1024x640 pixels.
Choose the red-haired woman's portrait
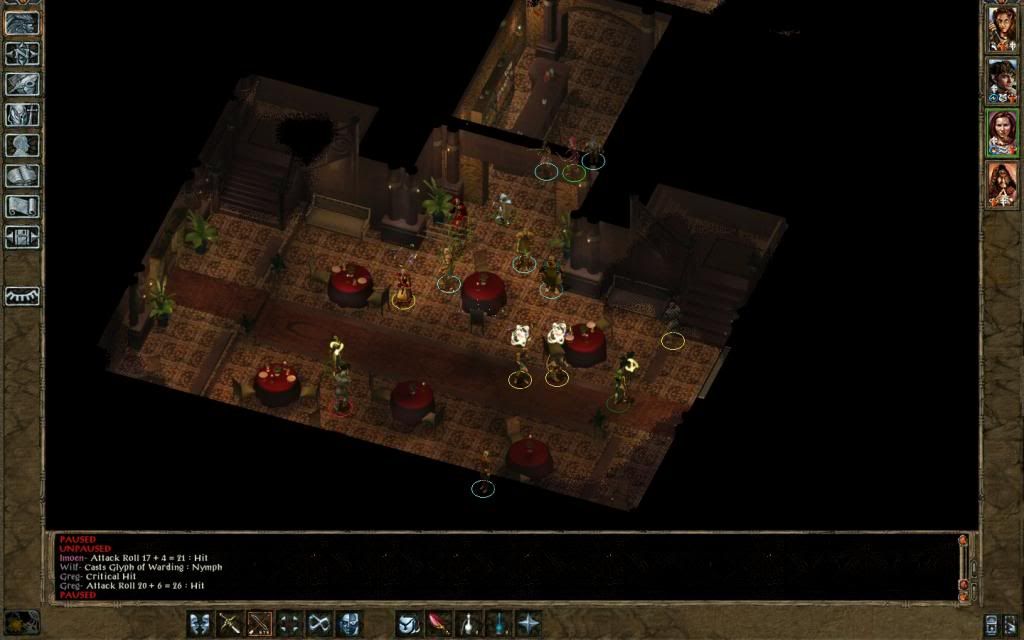click(1002, 133)
